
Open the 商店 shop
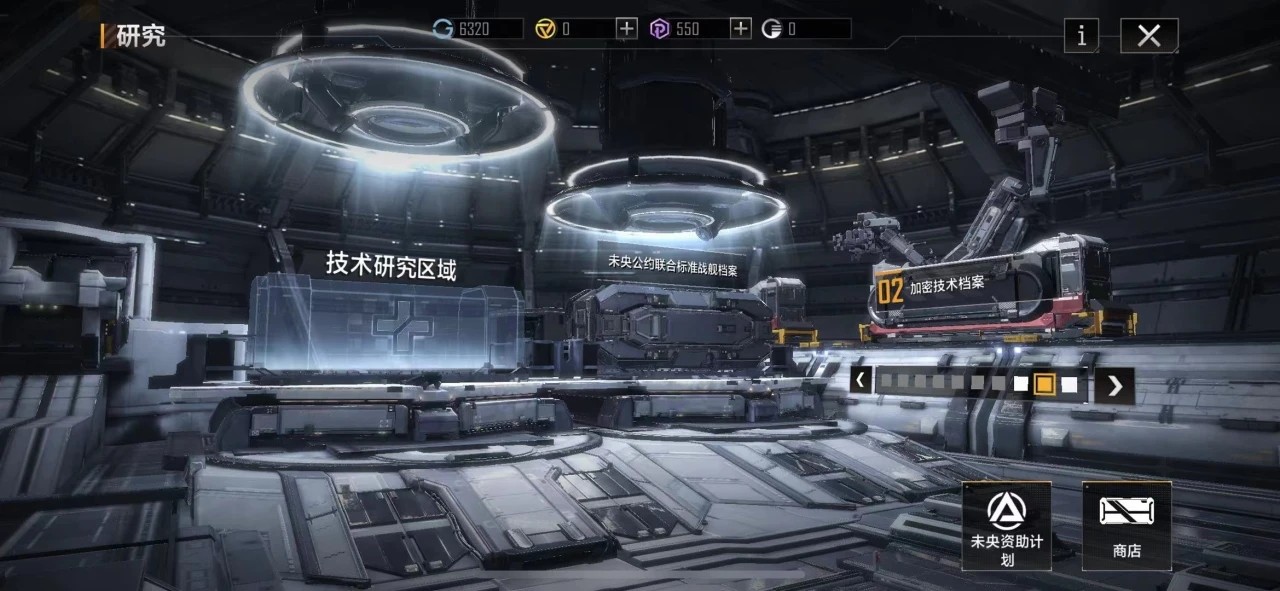coord(1126,525)
